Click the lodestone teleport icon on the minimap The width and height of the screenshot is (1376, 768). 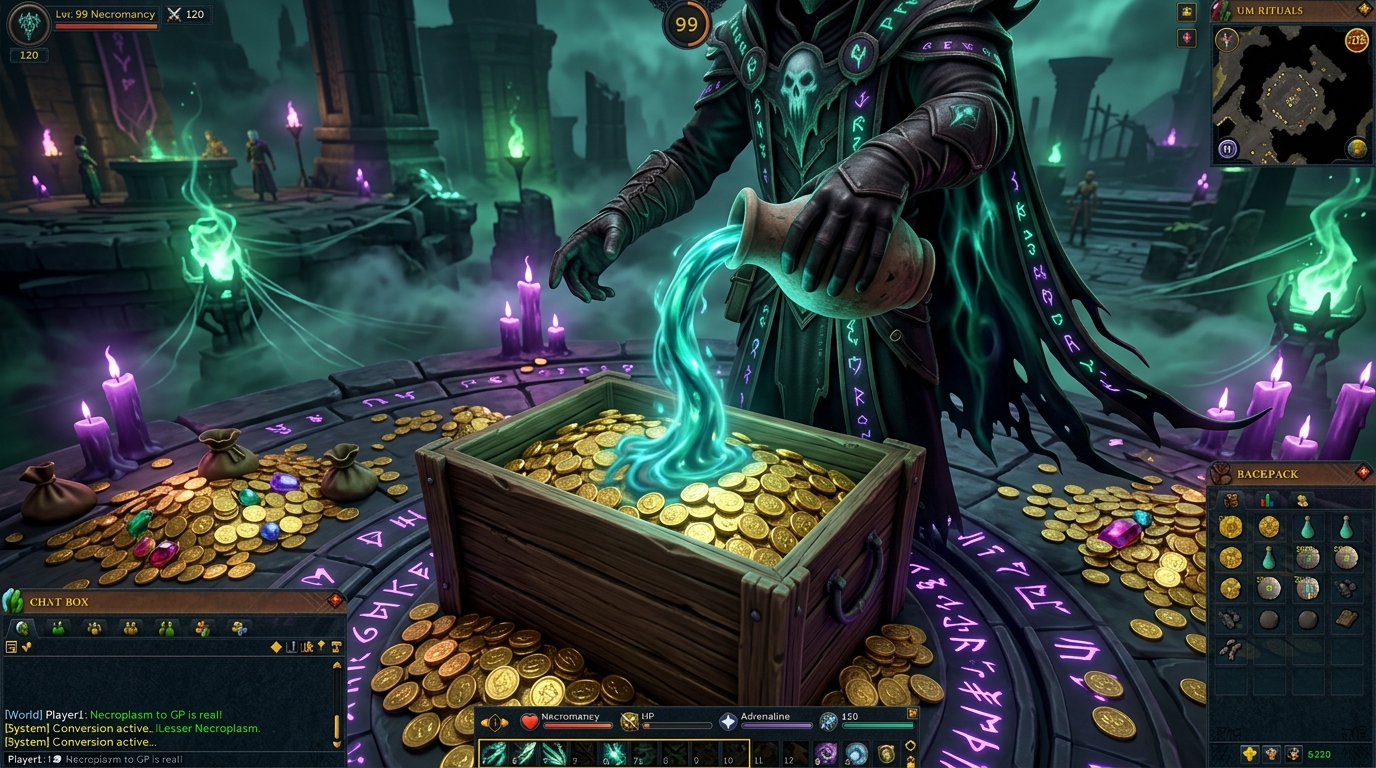pos(1227,147)
